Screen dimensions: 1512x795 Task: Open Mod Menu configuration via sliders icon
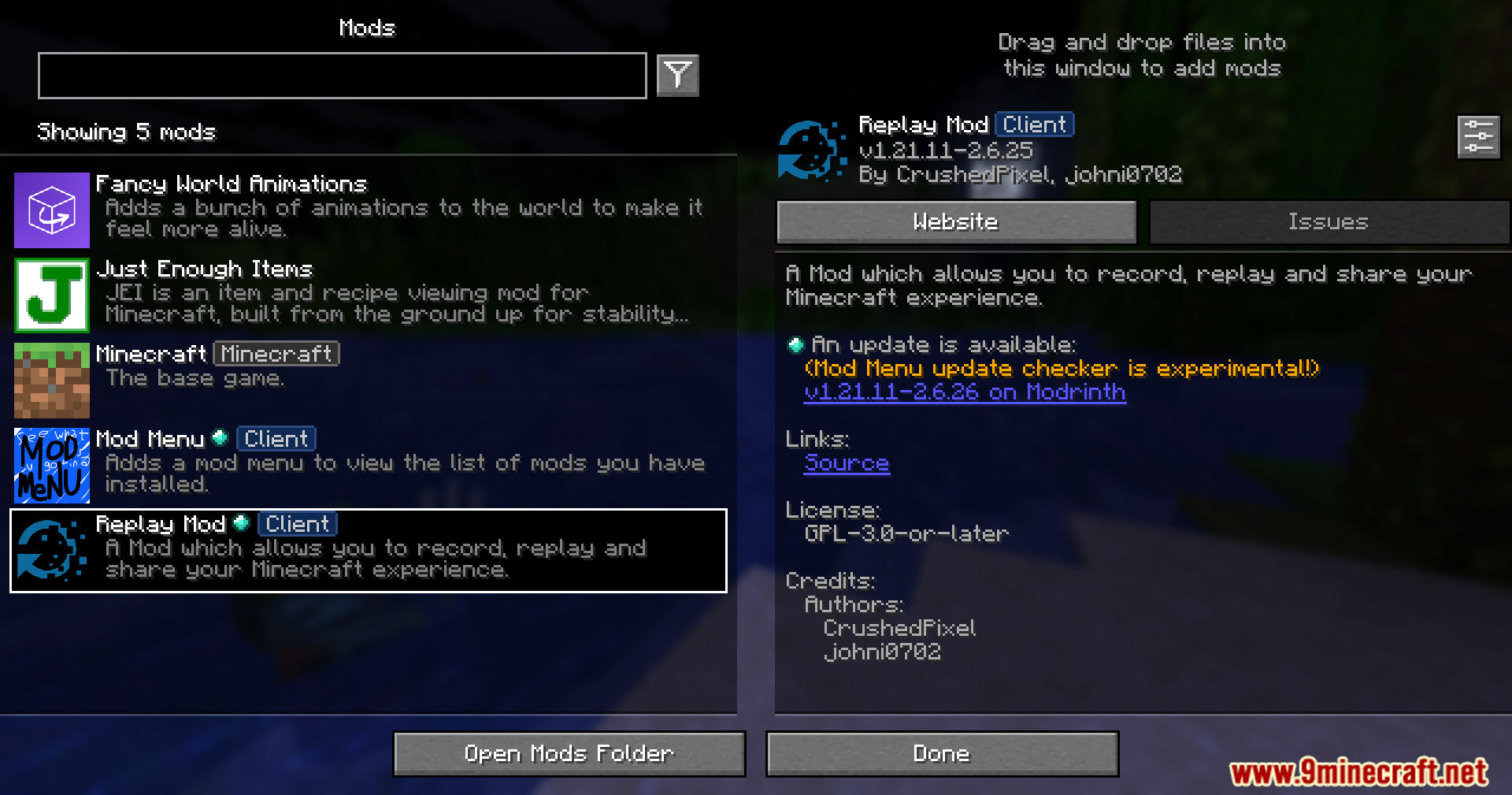1478,136
